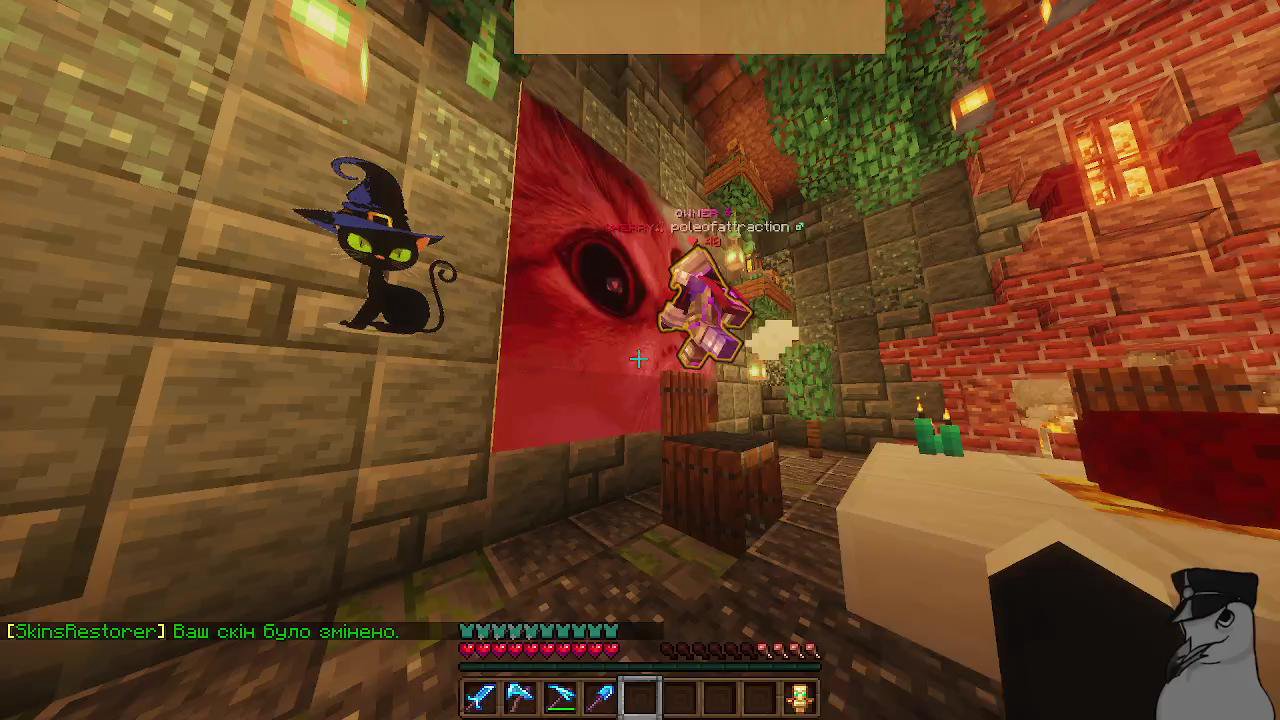Click the OWNER rank tag above the player
The width and height of the screenshot is (1280, 720).
(x=699, y=212)
